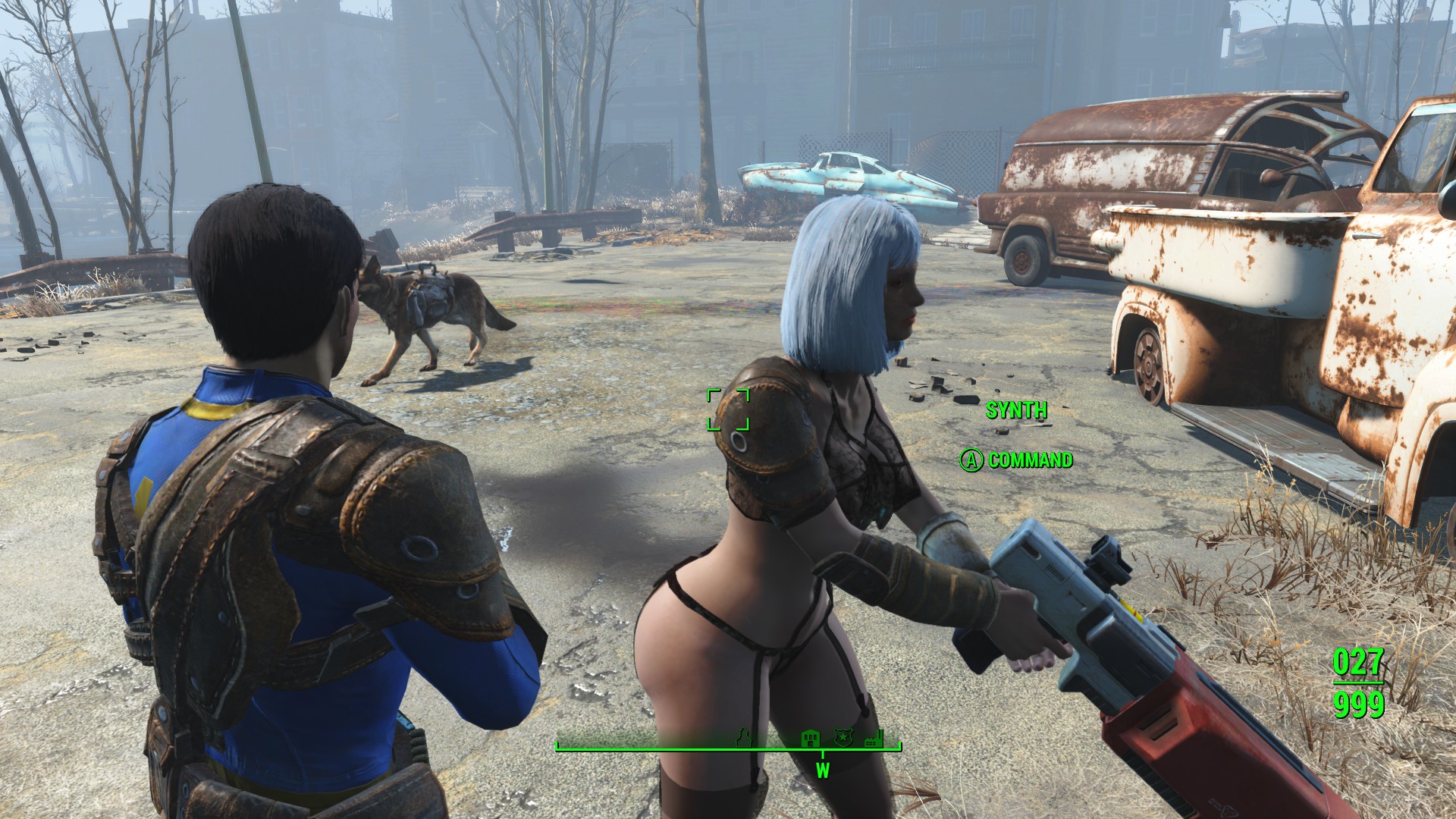Select the factory marker on the compass
1456x819 pixels.
pos(874,736)
